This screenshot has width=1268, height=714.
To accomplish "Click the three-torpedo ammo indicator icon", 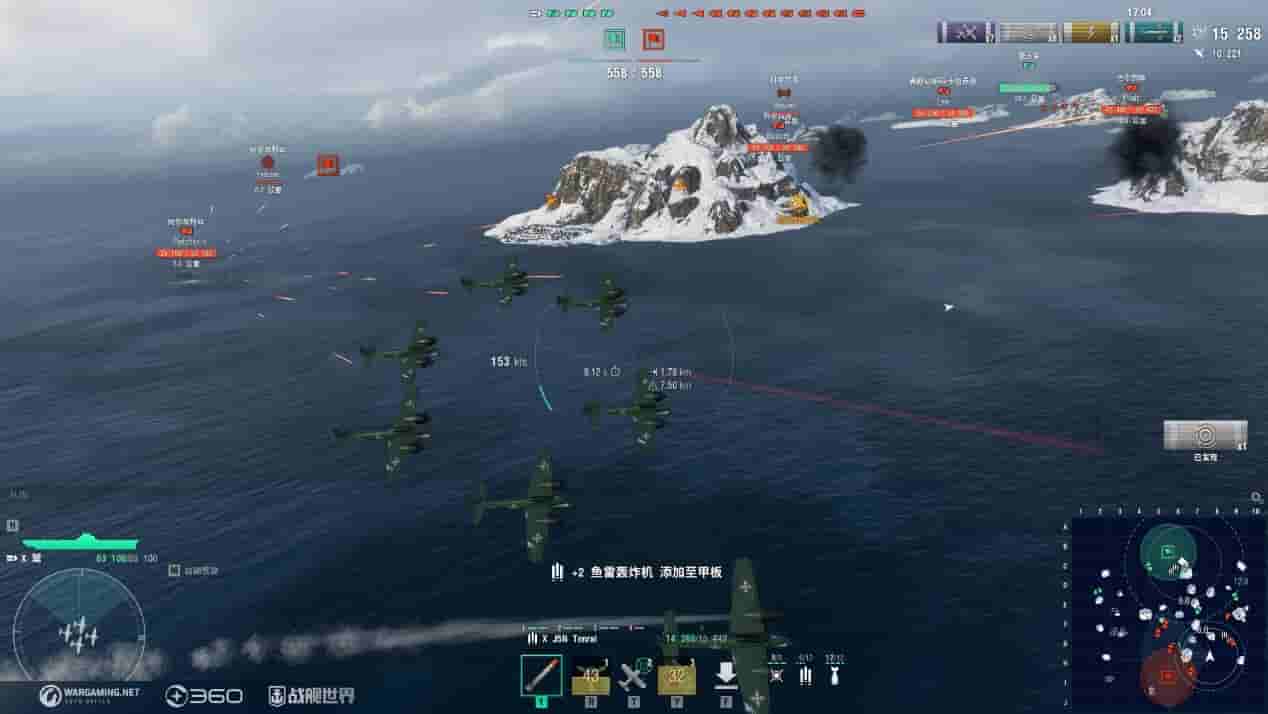I will point(805,676).
